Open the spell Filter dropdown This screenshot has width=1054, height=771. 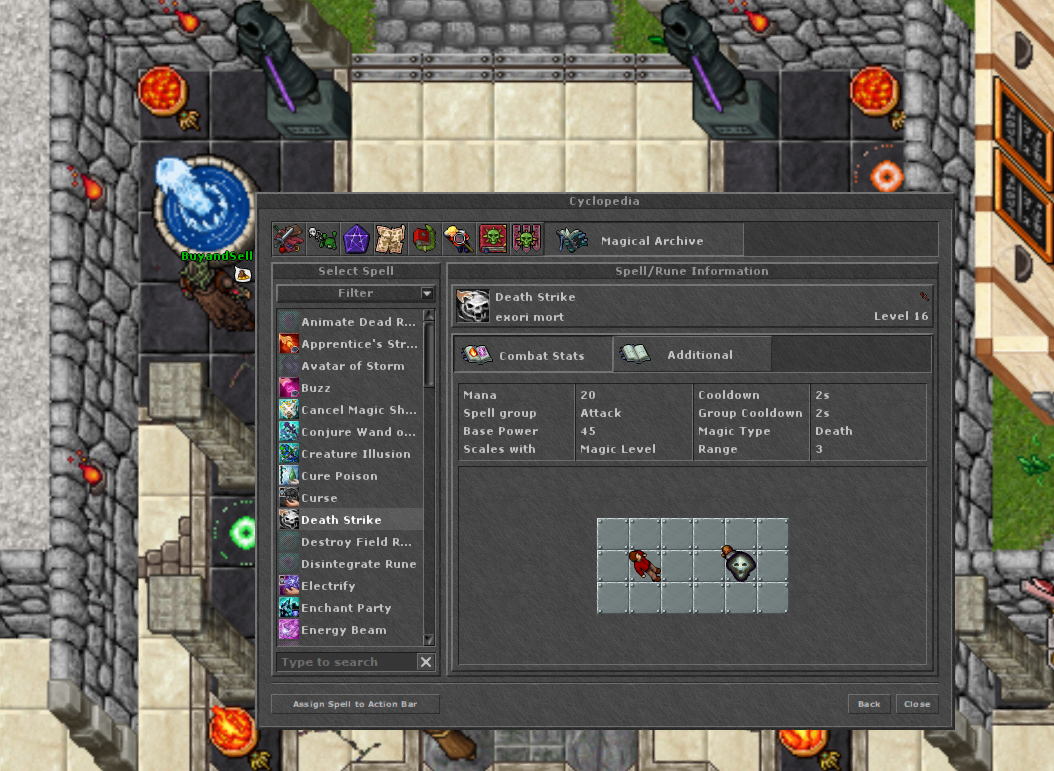(x=356, y=293)
